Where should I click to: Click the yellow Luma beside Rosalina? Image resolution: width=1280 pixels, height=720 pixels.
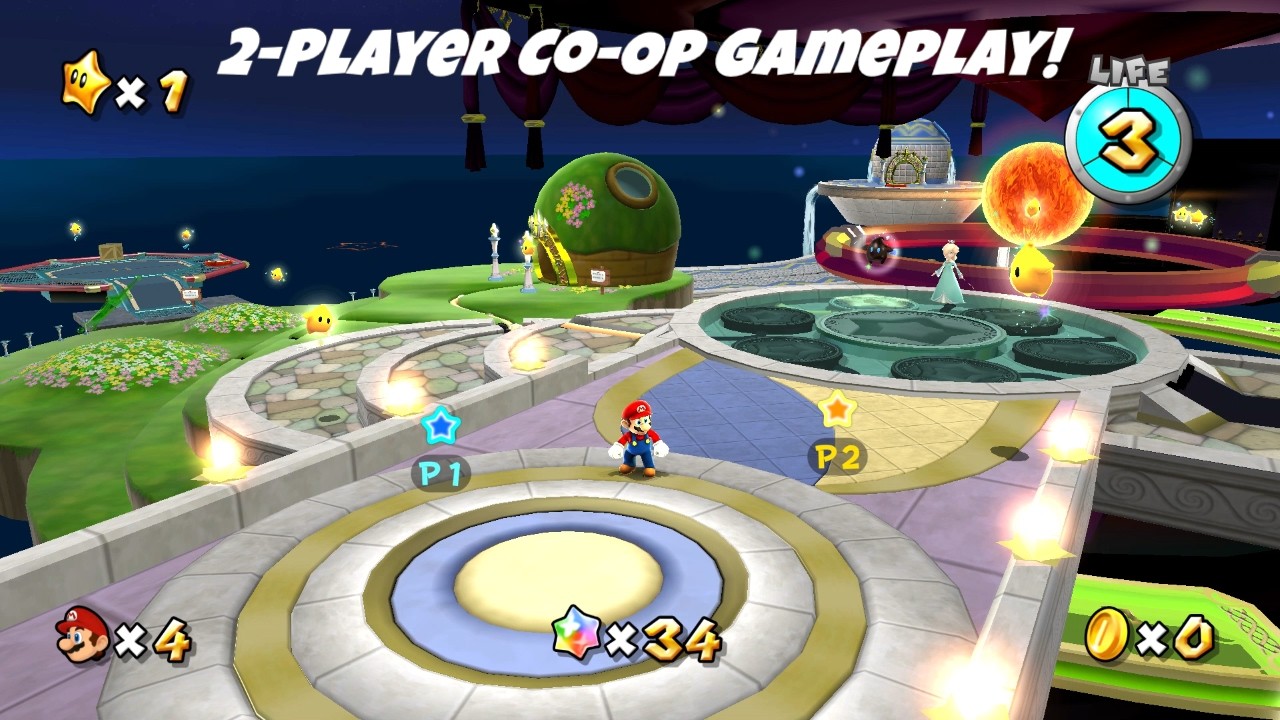click(1030, 270)
